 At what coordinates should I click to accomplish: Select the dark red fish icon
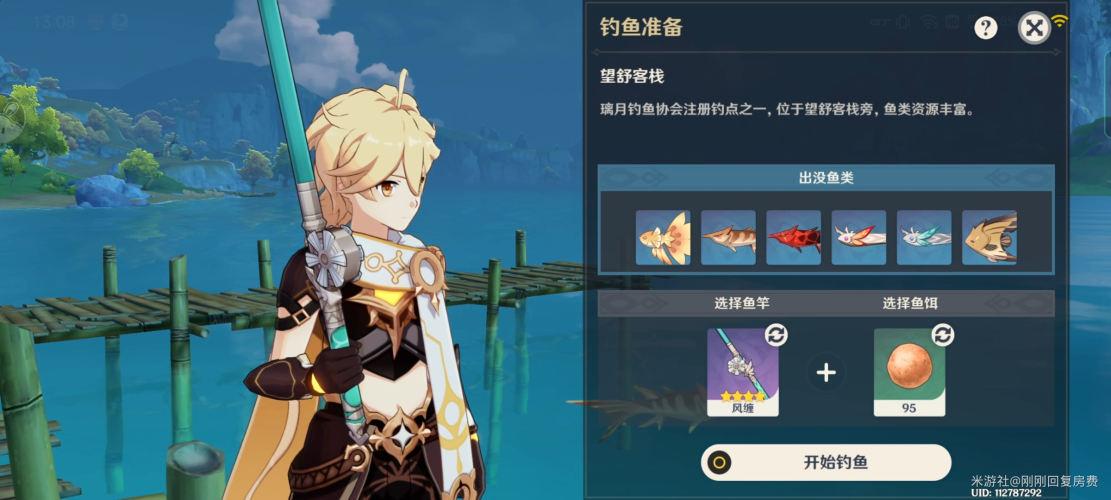click(793, 237)
